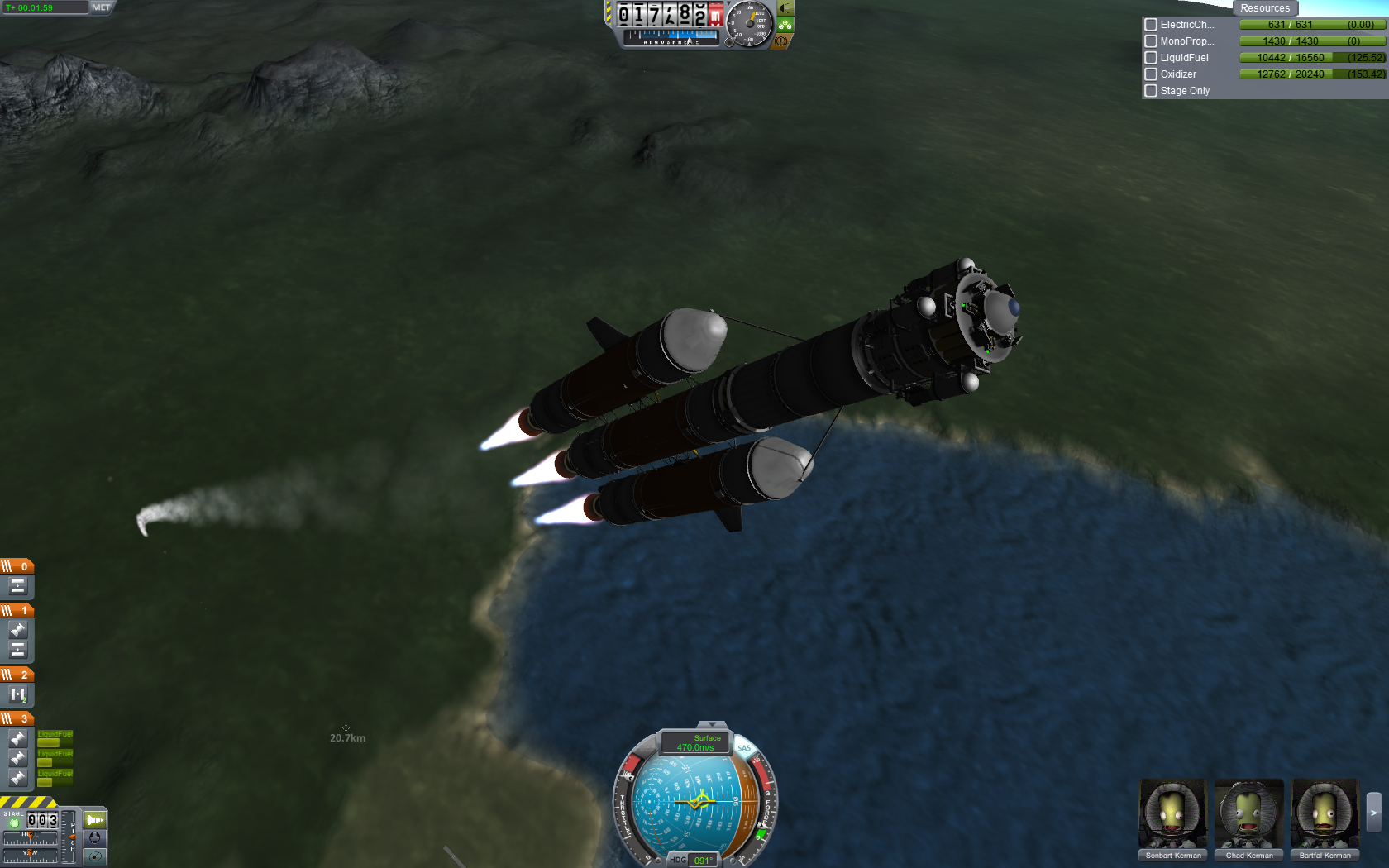Select the stage 0 group header

[17, 566]
